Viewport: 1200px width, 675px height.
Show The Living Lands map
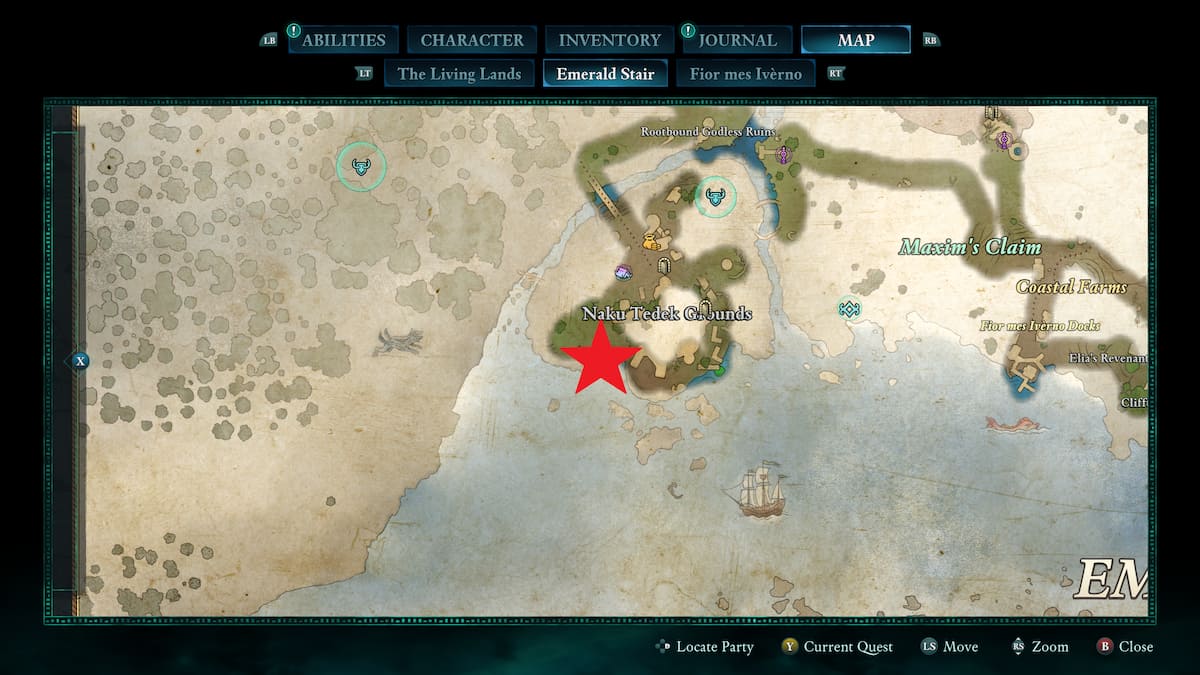459,73
